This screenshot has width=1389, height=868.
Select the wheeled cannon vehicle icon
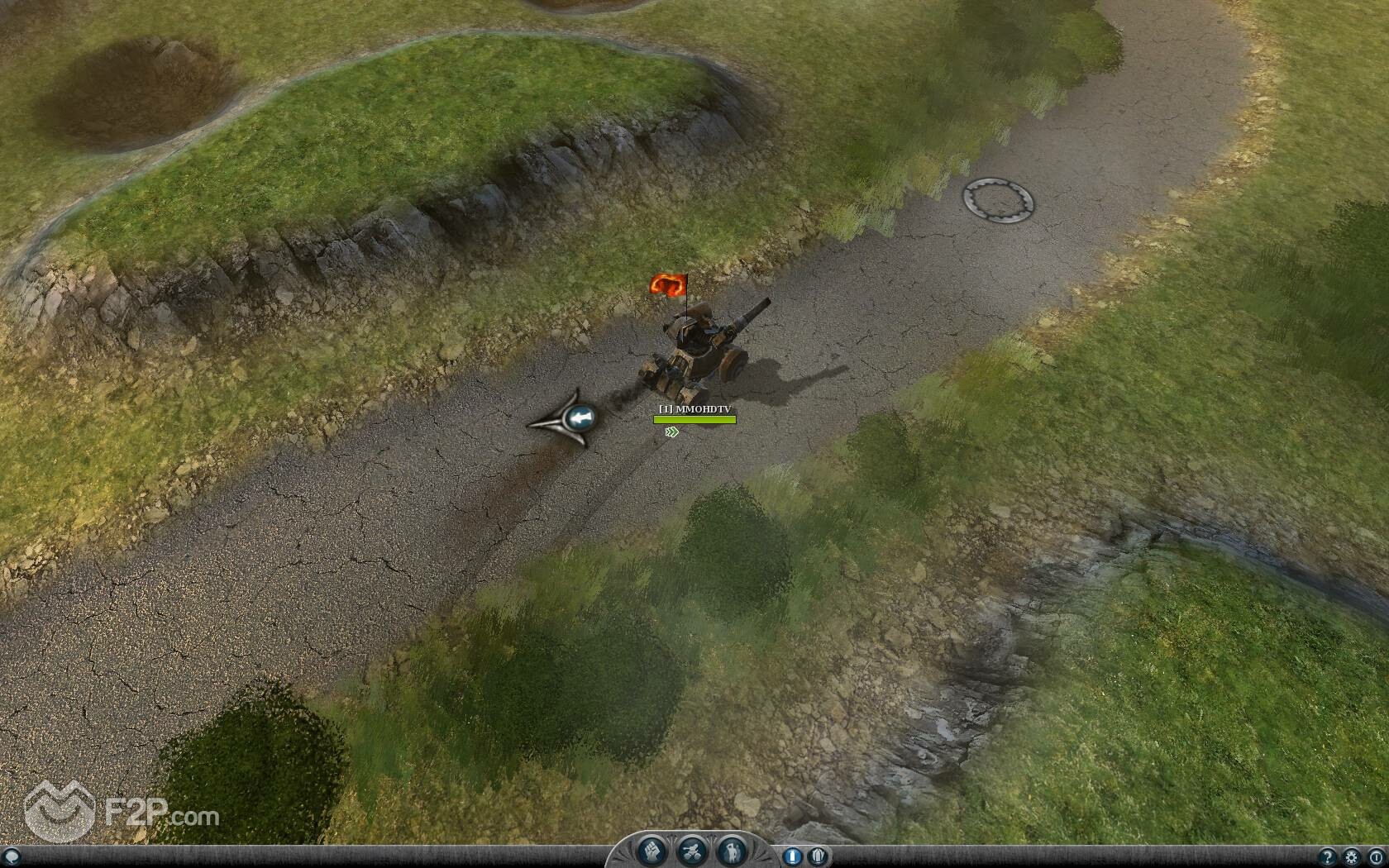pos(691,851)
